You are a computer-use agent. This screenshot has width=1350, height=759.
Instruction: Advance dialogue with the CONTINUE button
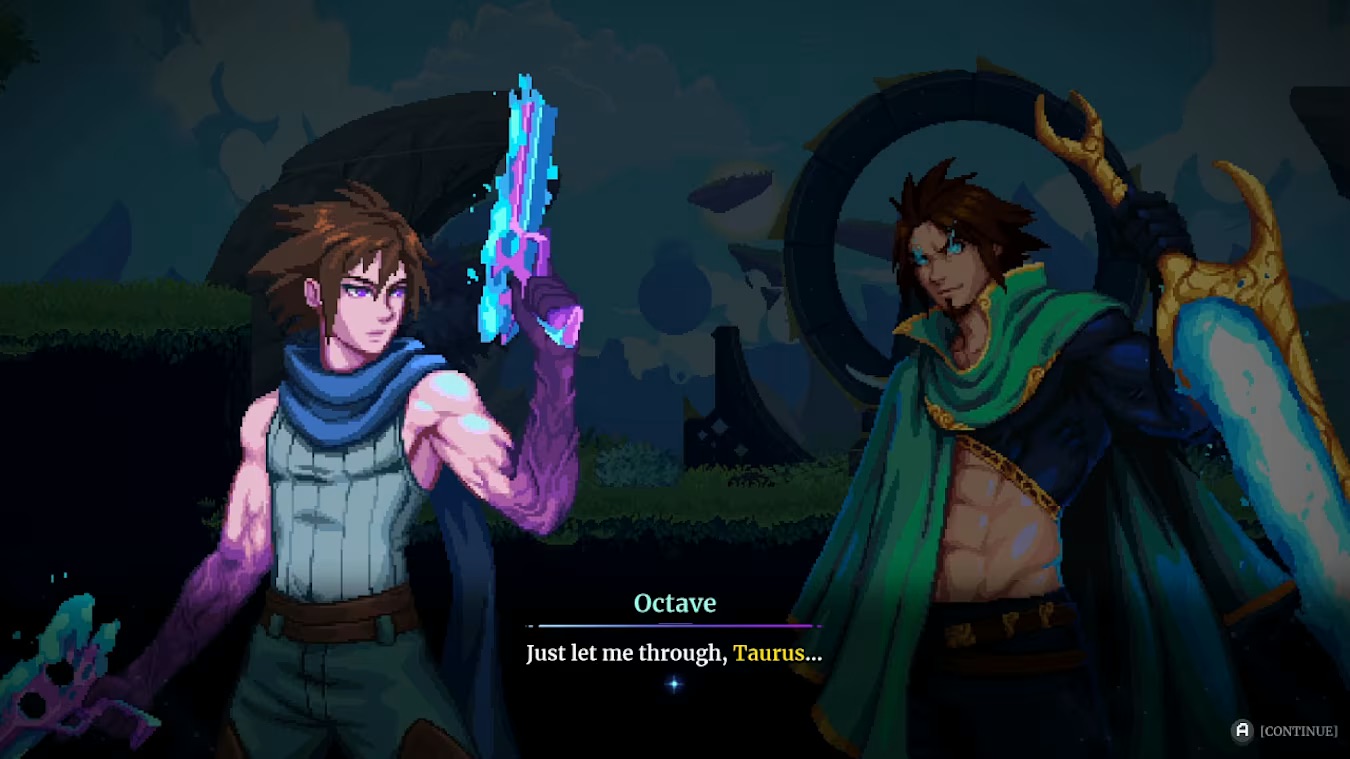click(1300, 732)
